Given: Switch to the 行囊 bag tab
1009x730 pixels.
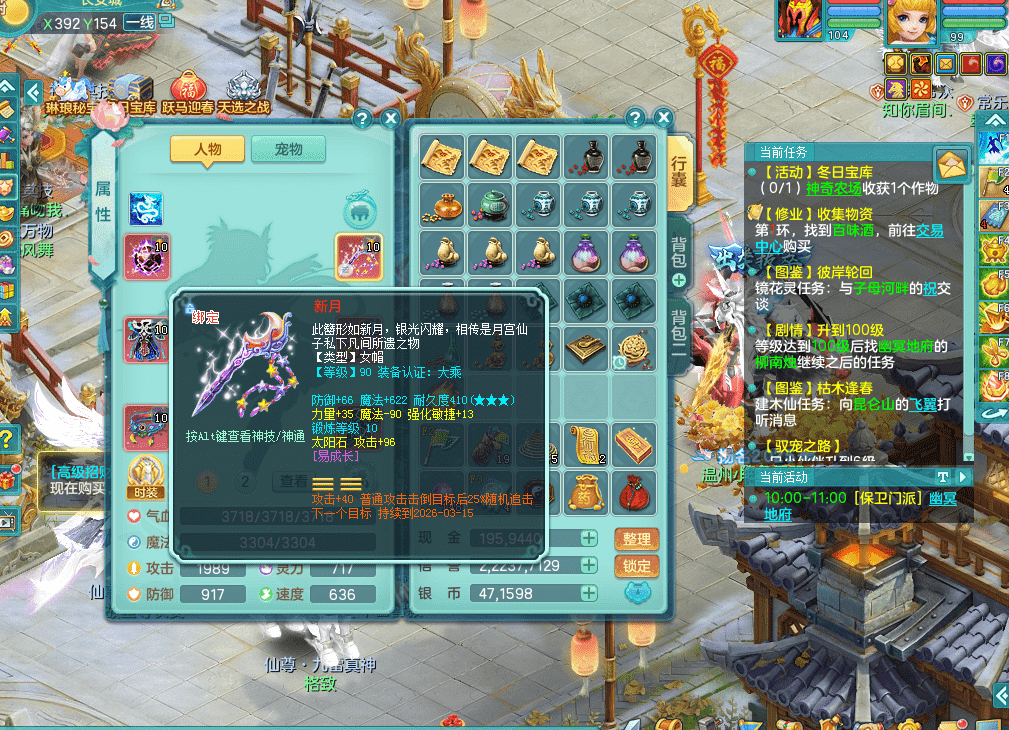Looking at the screenshot, I should point(679,176).
